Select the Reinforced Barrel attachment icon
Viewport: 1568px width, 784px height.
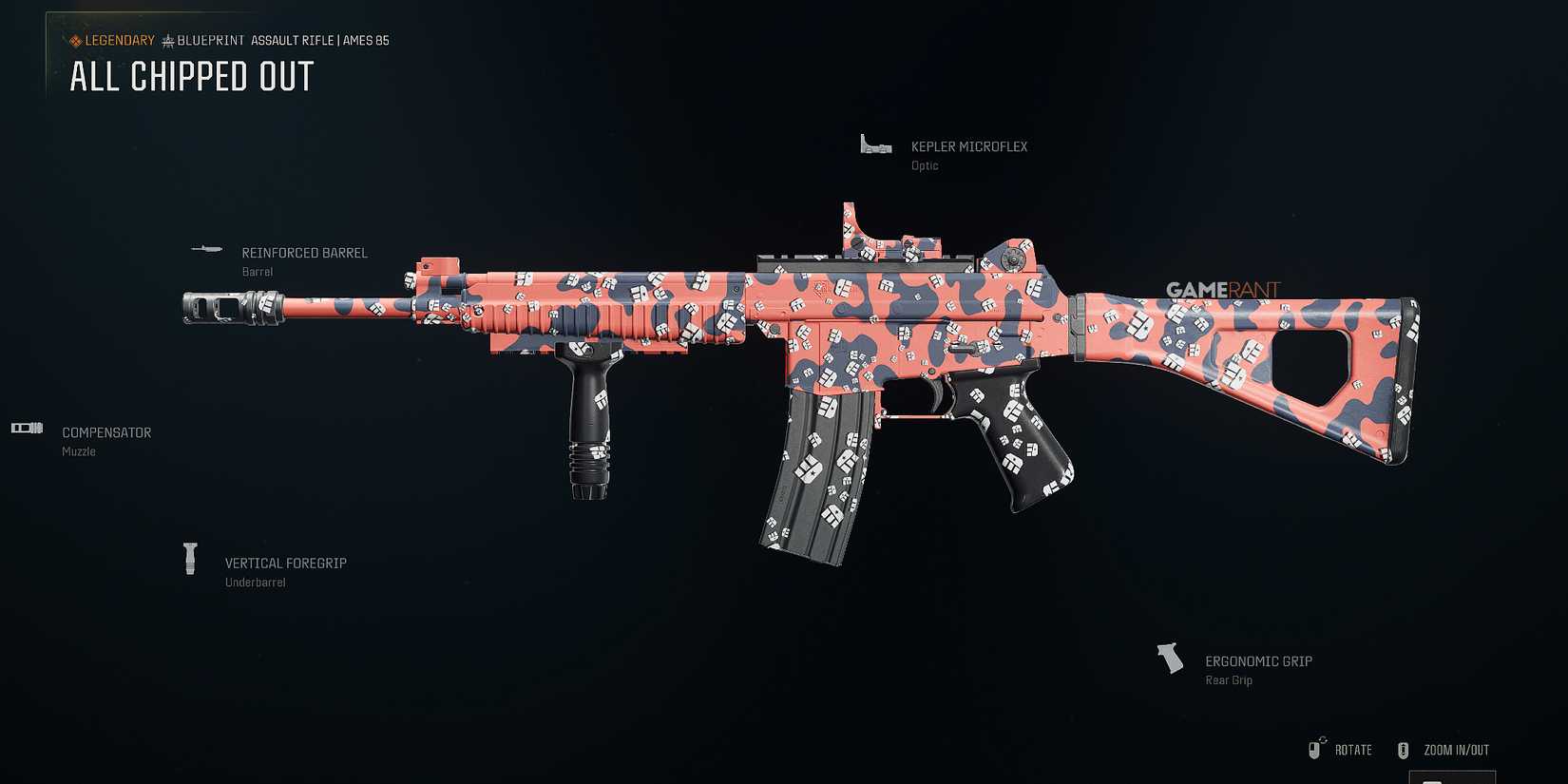(x=205, y=248)
